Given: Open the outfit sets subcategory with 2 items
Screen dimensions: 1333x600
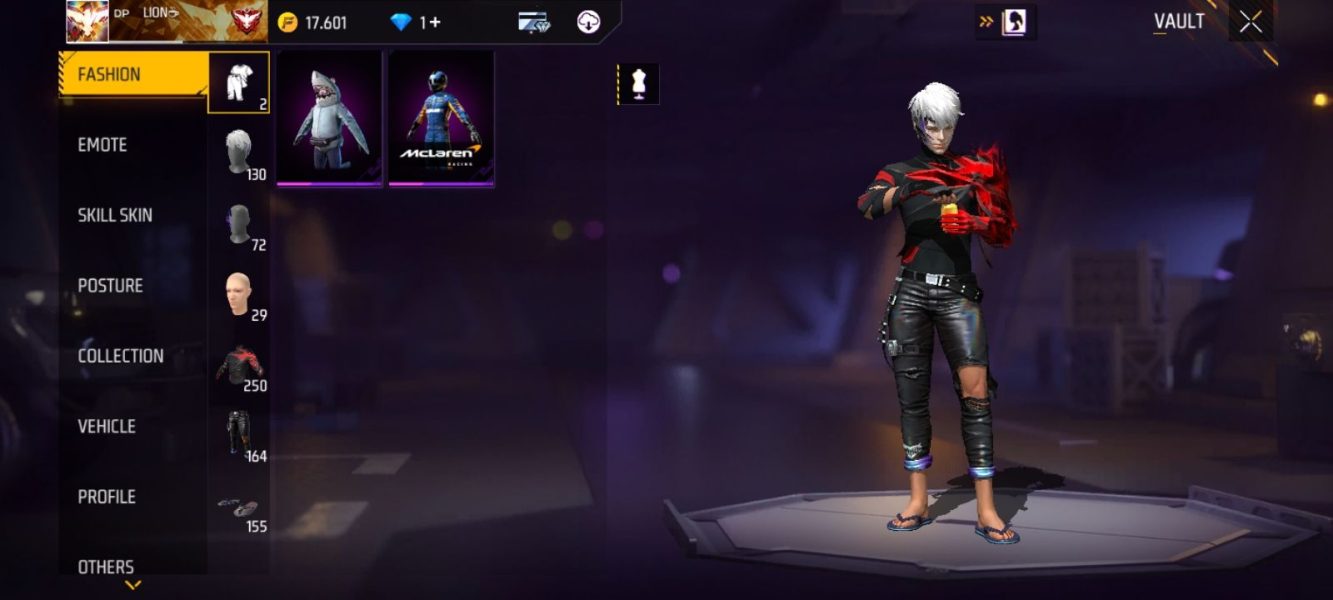Looking at the screenshot, I should point(239,82).
